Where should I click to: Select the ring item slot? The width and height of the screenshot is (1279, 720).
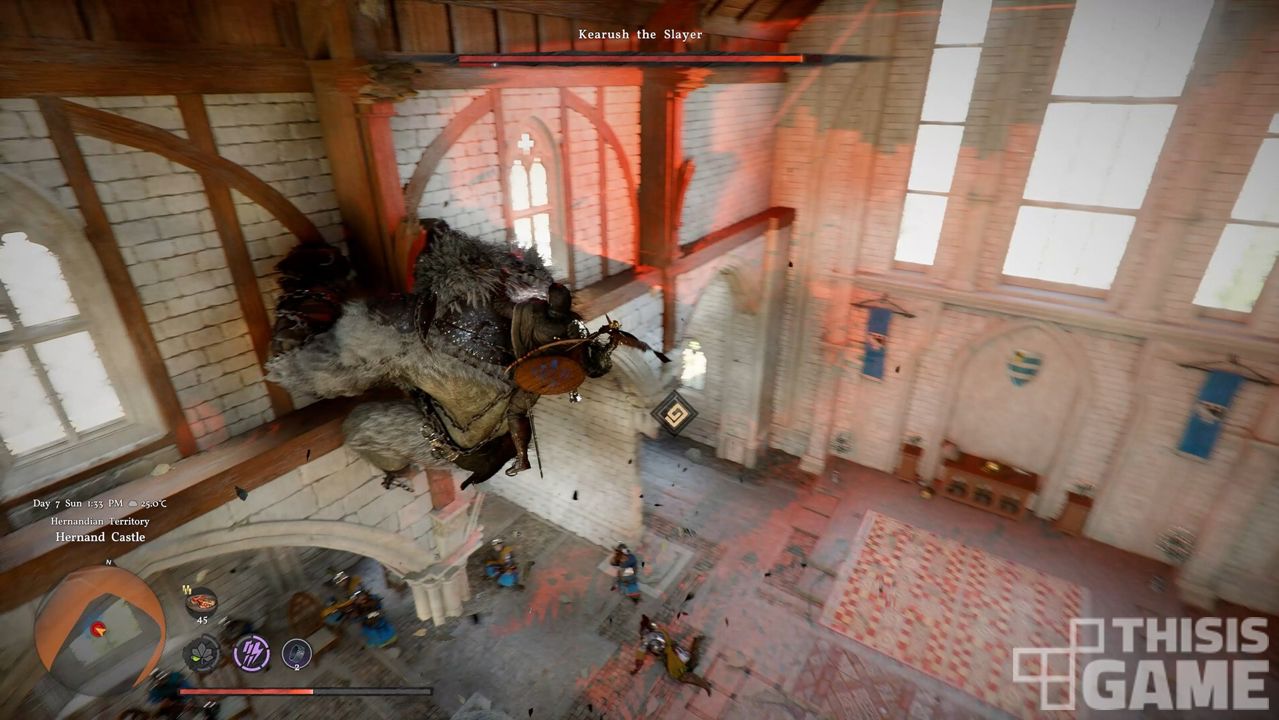tap(296, 654)
